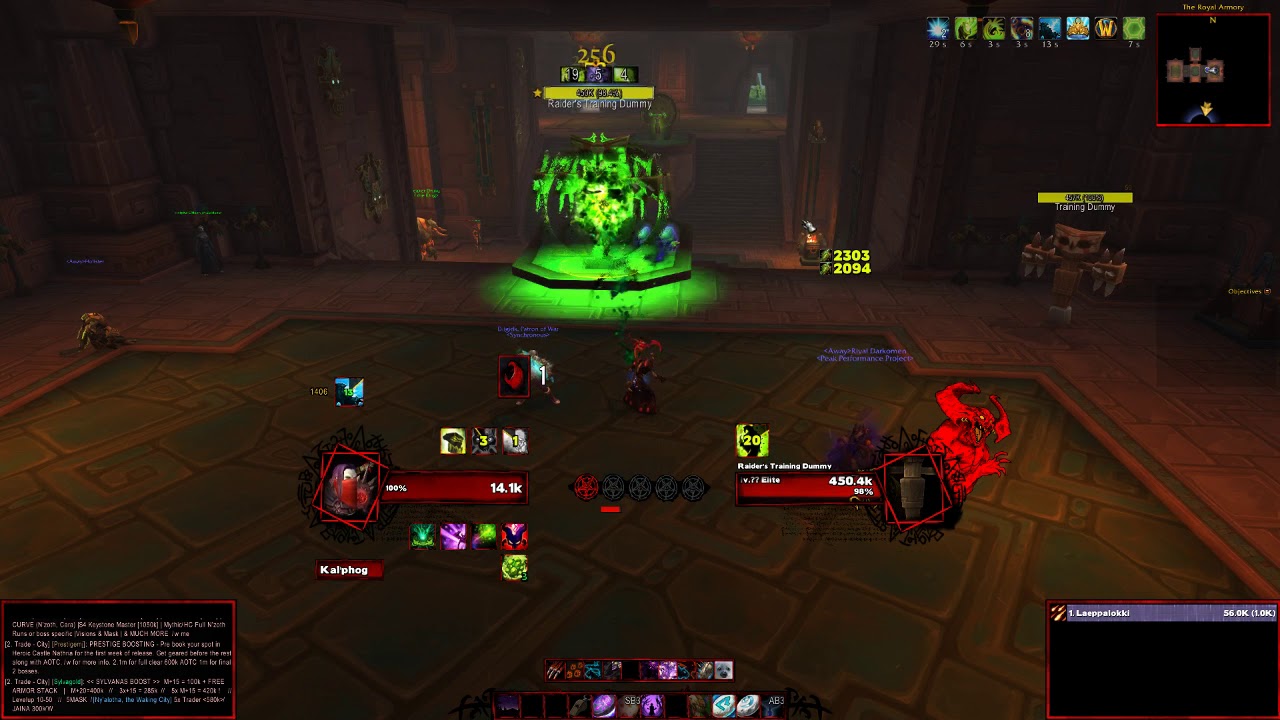Click the golden crown buff icon in the top-right row
The width and height of the screenshot is (1280, 720).
click(1078, 28)
